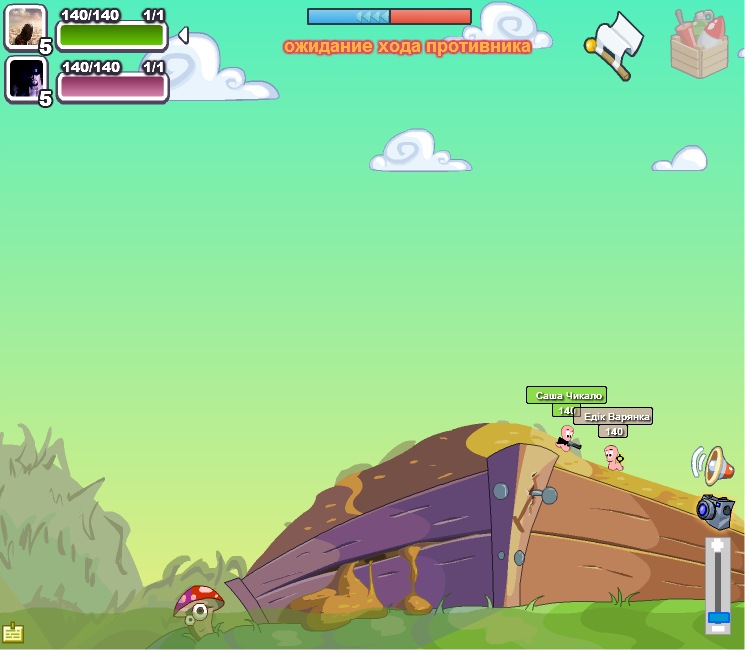The image size is (745, 650).
Task: Click the plus end of the zoom slider
Action: 718,546
